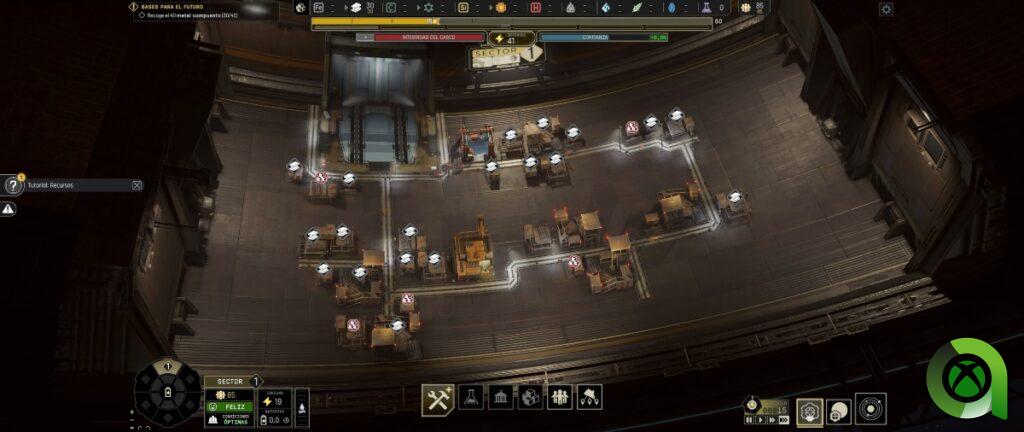
Task: Open the Tutorial: Recursos help entry
Action: pyautogui.click(x=70, y=185)
